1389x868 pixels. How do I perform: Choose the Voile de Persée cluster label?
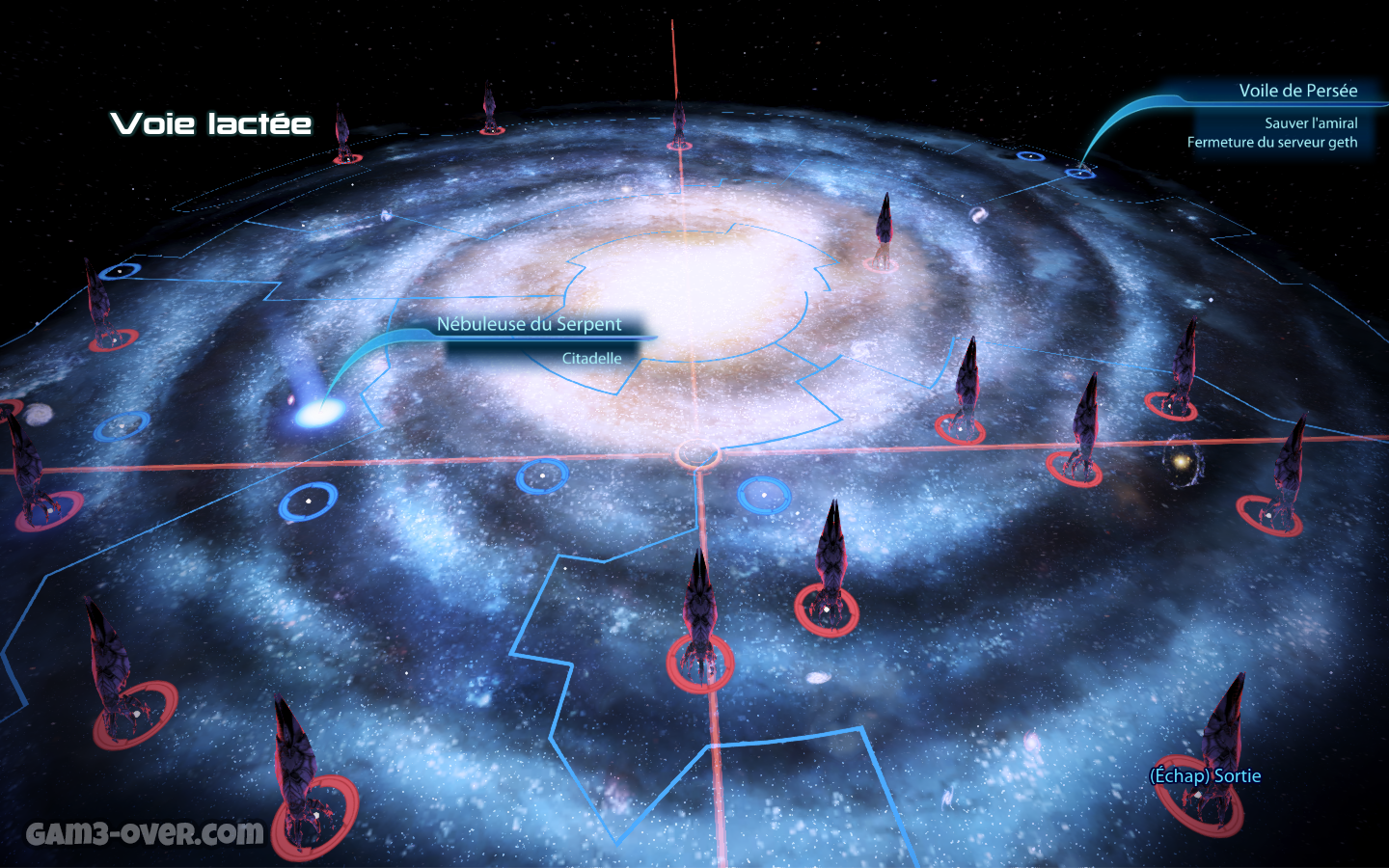(x=1297, y=91)
